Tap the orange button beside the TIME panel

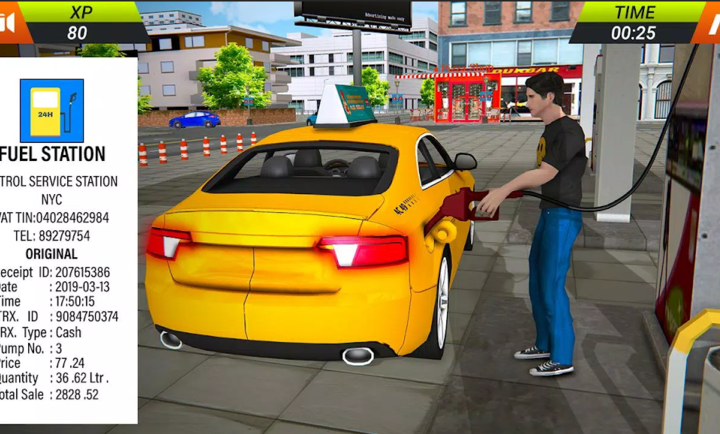point(708,22)
